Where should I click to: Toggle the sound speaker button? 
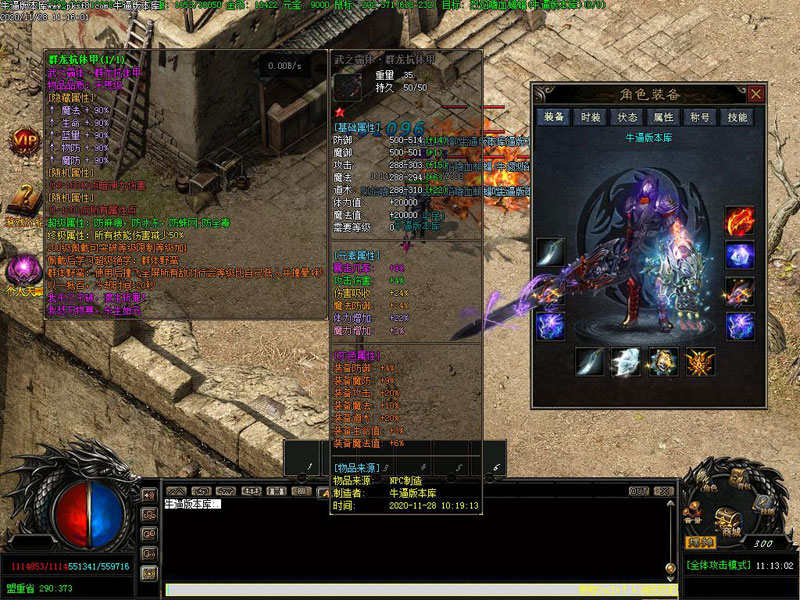tap(148, 495)
